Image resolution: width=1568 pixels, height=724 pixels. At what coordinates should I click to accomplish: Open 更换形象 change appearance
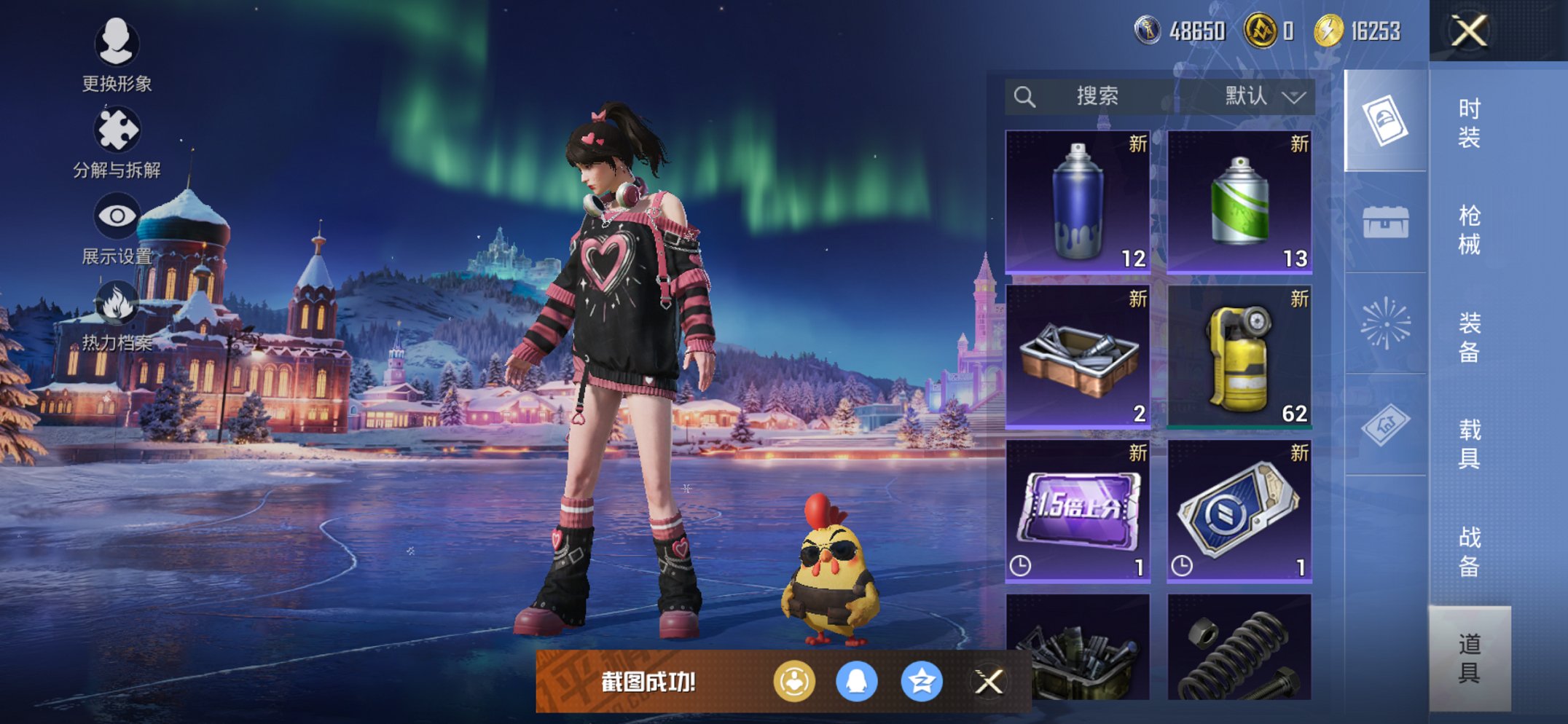coord(117,55)
